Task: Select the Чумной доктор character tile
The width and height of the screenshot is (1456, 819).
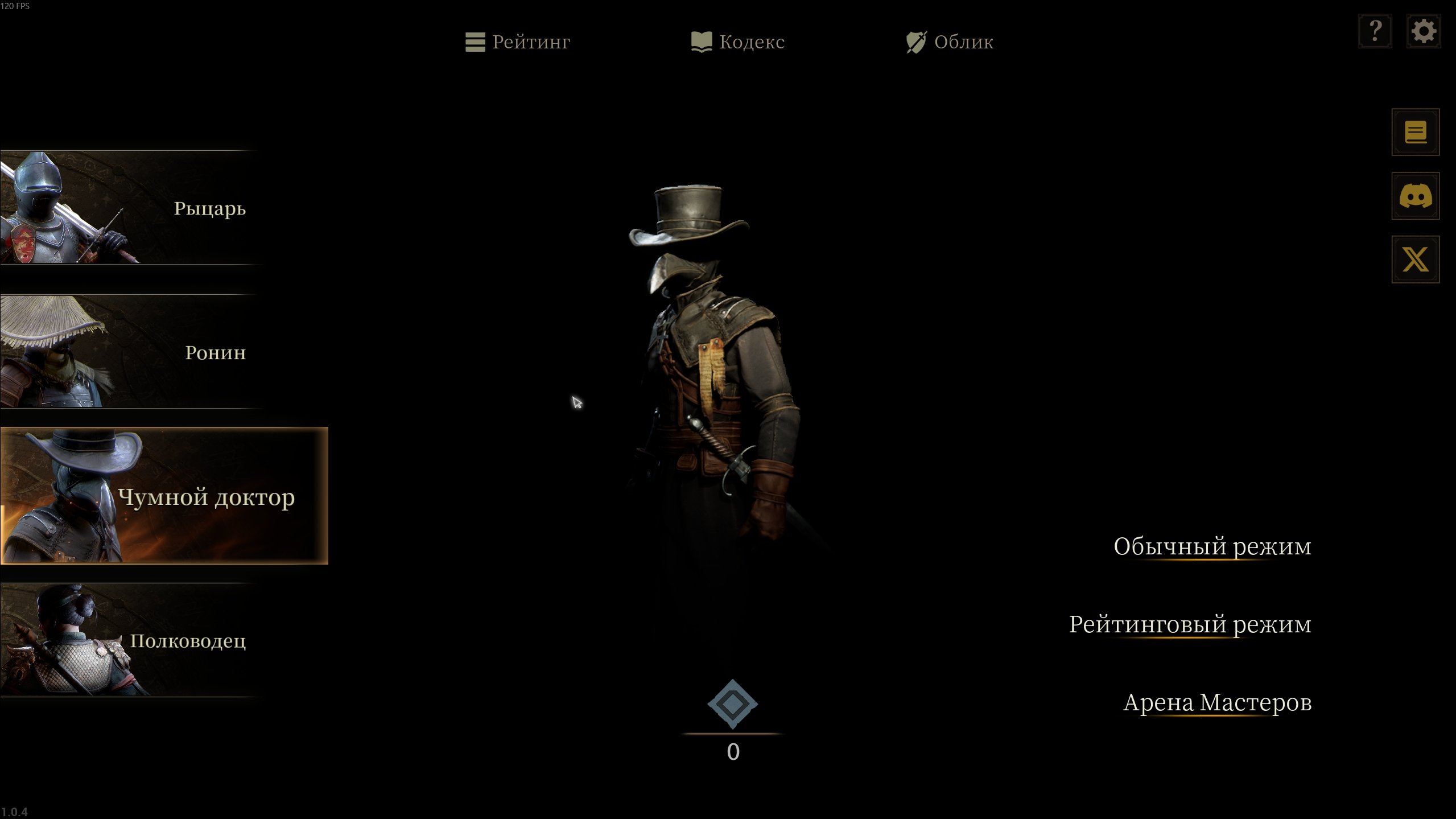Action: 164,496
